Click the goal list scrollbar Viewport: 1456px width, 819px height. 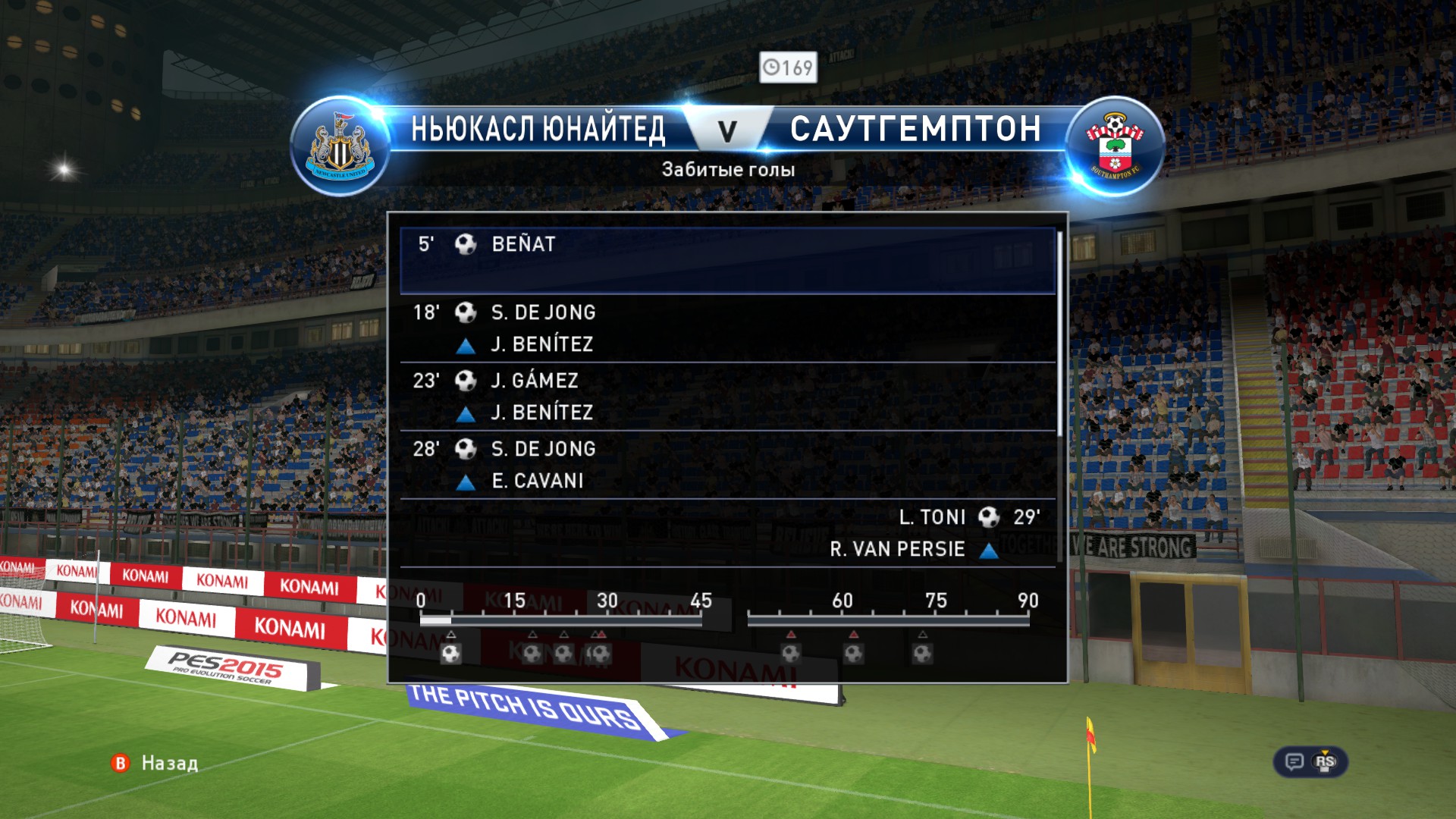pyautogui.click(x=1059, y=334)
